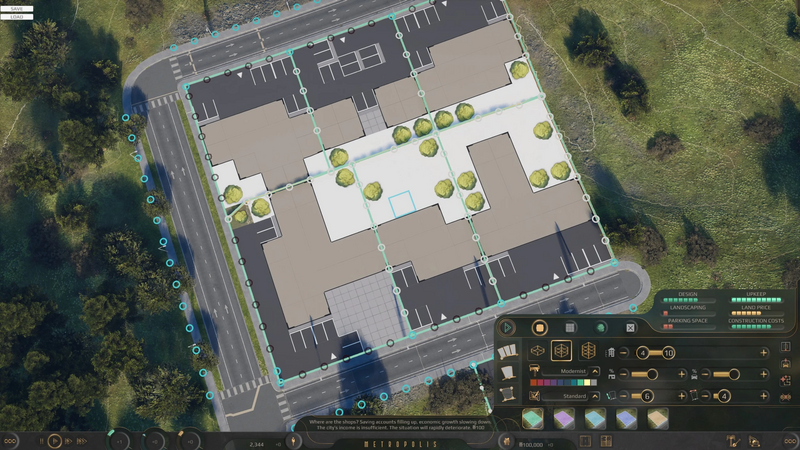Pick the green zone tile thumbnail
800x450 pixels.
tap(535, 419)
